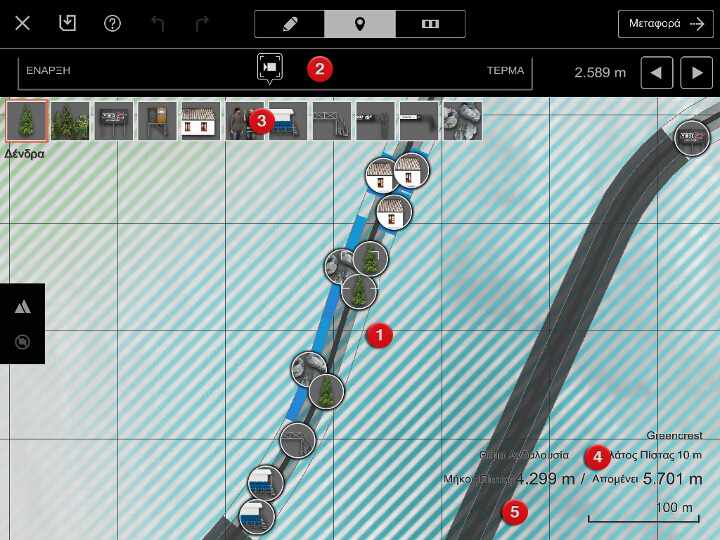This screenshot has width=720, height=540.
Task: Switch to the map pin scenery tab
Action: [x=360, y=24]
